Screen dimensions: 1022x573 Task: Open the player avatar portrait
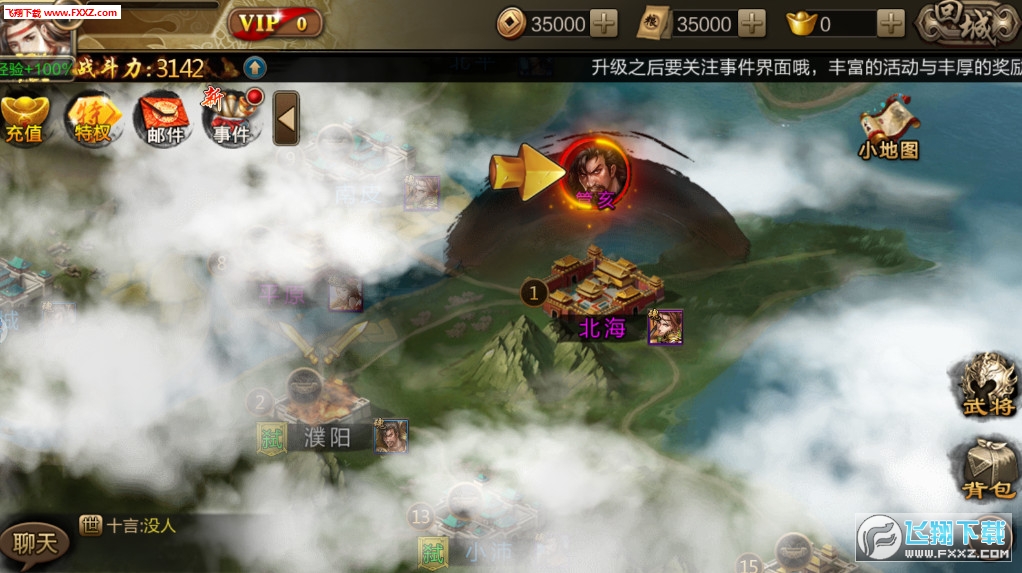click(38, 30)
